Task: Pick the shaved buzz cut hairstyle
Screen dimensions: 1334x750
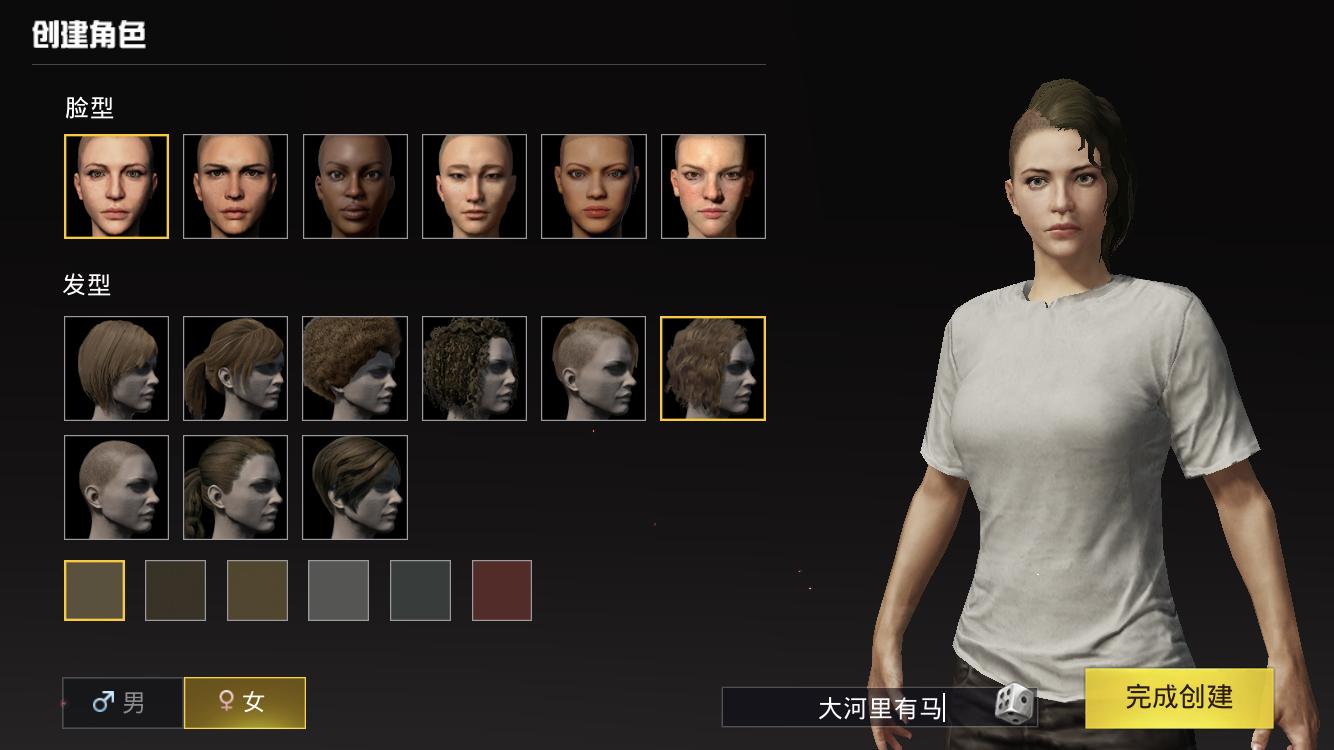Action: tap(116, 487)
